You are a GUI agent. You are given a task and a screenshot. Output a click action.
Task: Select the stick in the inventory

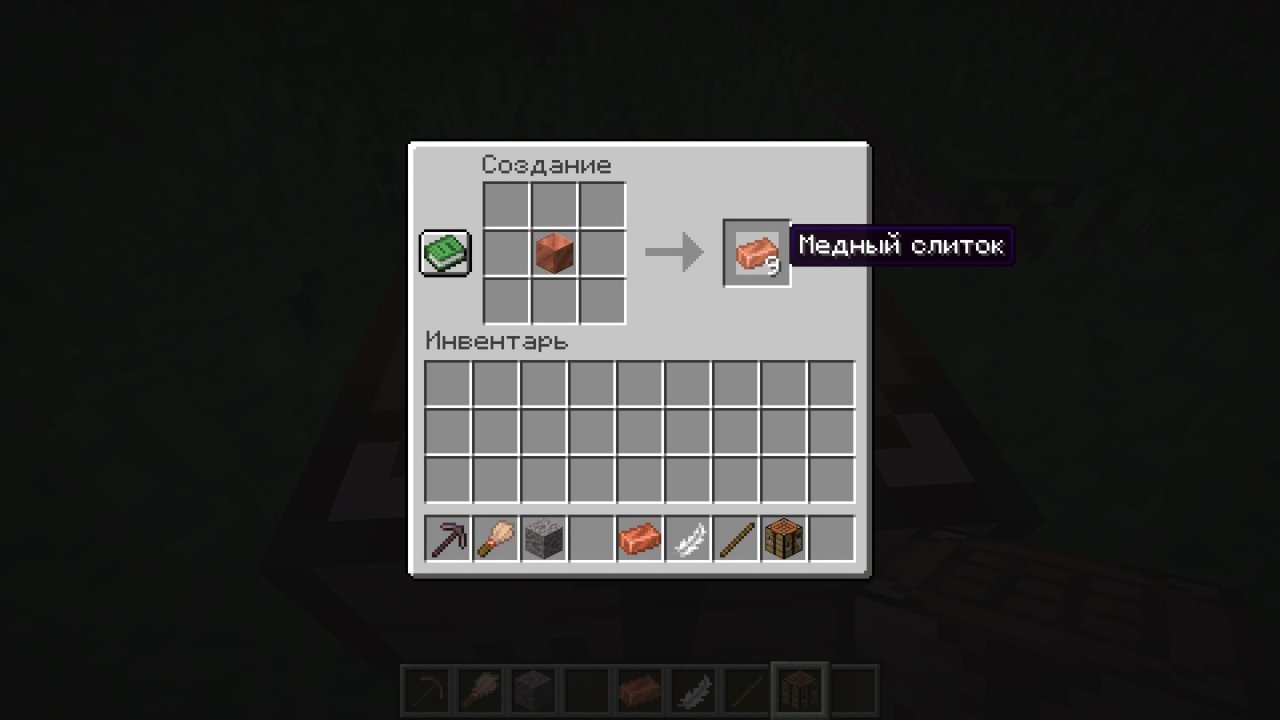pyautogui.click(x=735, y=539)
